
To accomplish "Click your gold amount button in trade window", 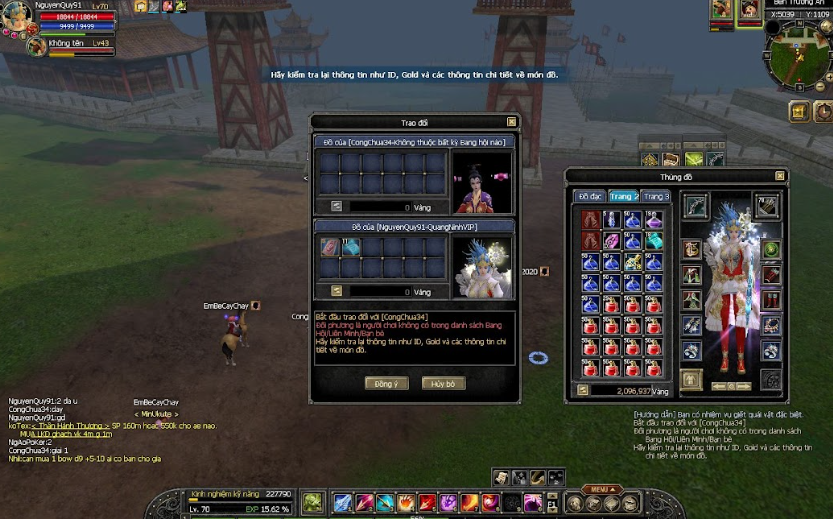I will [336, 291].
